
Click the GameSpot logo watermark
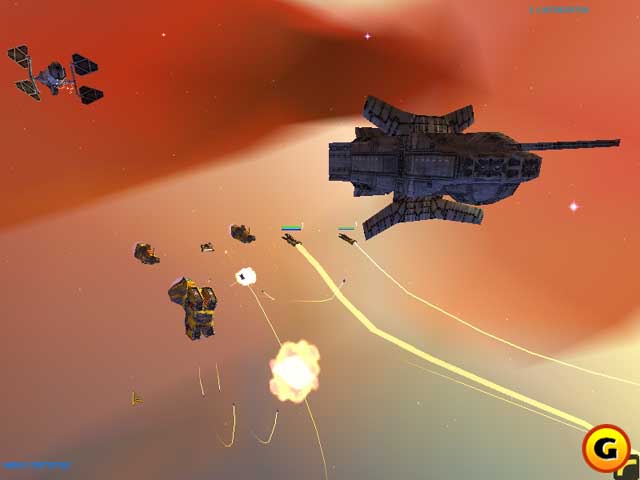click(x=607, y=448)
